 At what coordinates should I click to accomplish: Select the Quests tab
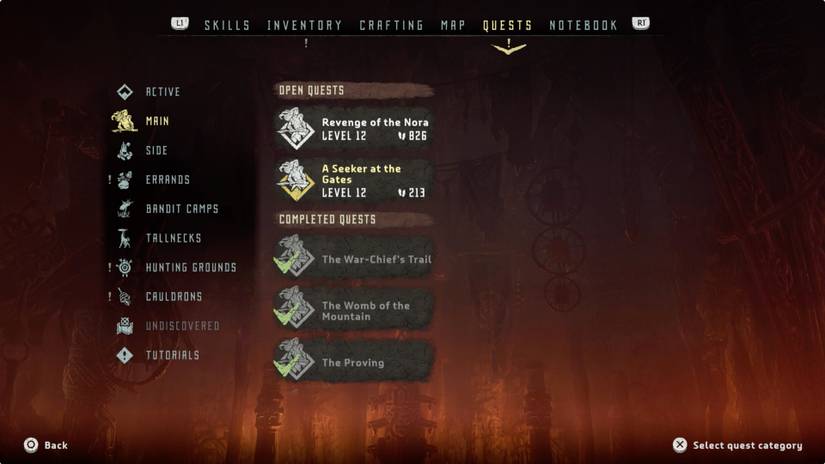pos(507,25)
